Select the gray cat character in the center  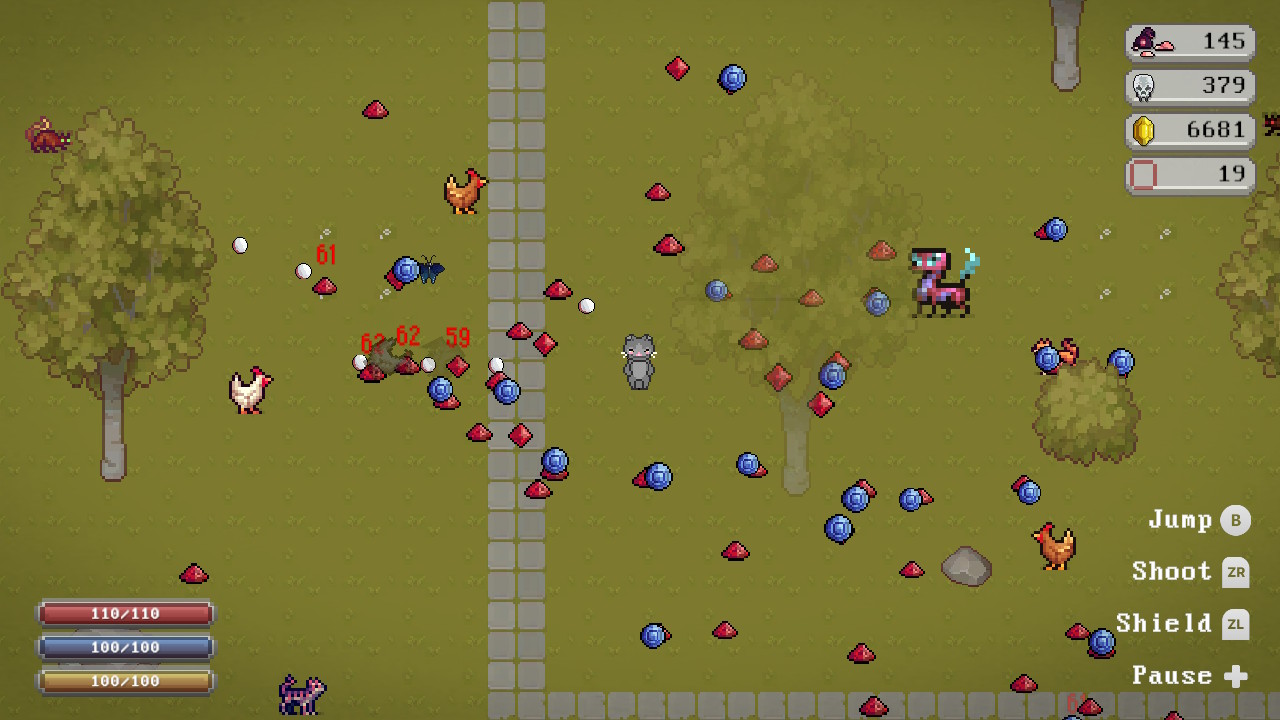[638, 362]
